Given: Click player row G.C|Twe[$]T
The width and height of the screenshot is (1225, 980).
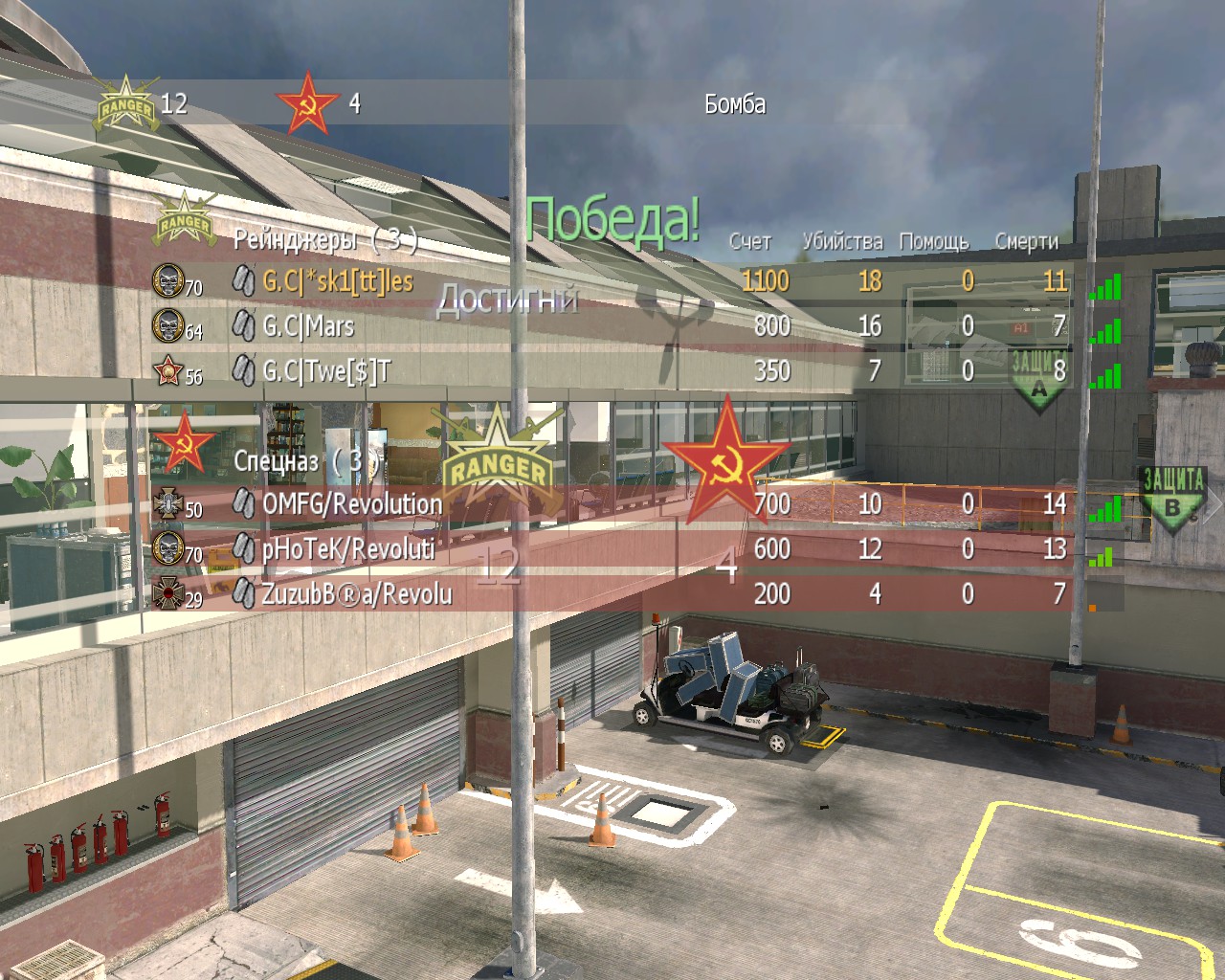Looking at the screenshot, I should [326, 370].
